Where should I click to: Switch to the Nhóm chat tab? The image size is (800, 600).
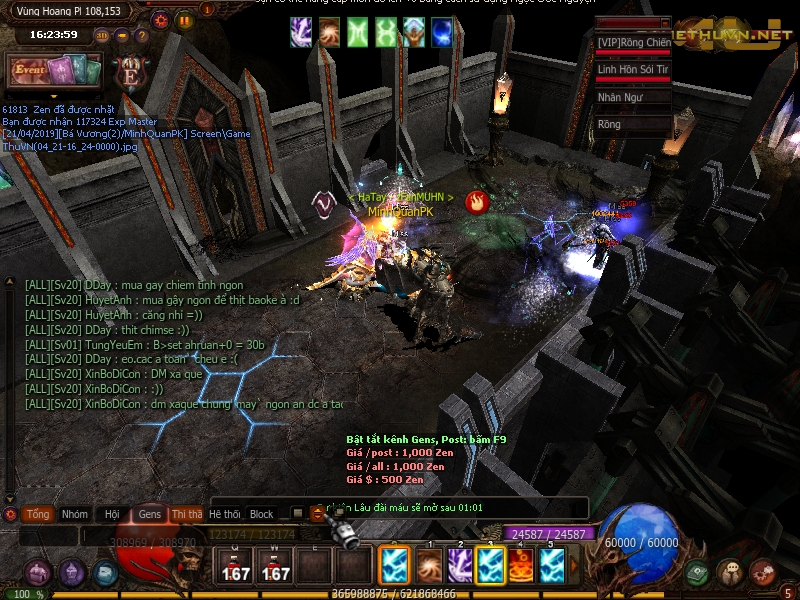[75, 514]
